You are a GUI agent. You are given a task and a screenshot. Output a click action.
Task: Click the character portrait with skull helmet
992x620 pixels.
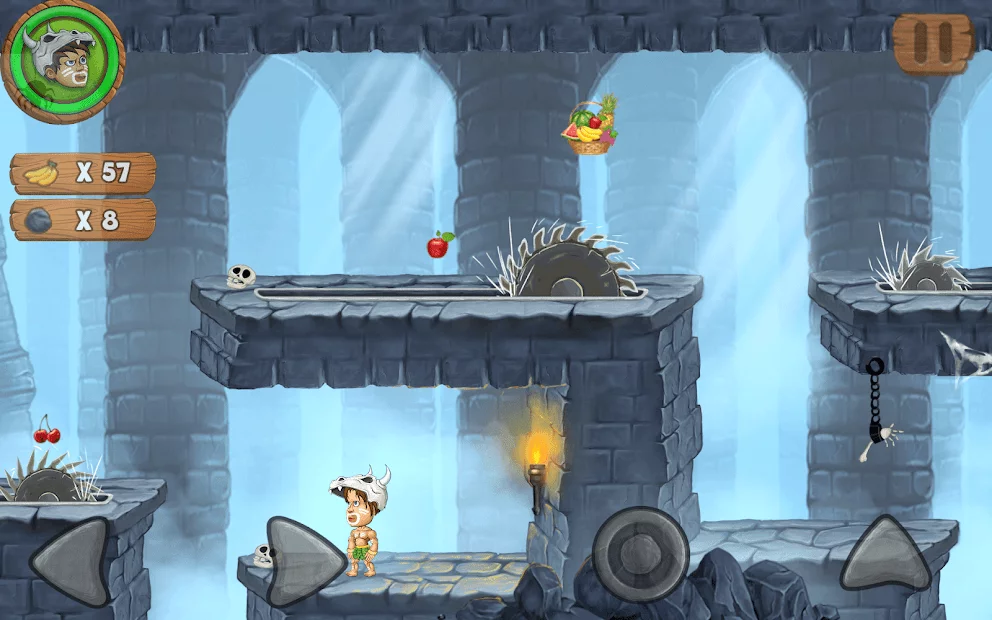(63, 62)
